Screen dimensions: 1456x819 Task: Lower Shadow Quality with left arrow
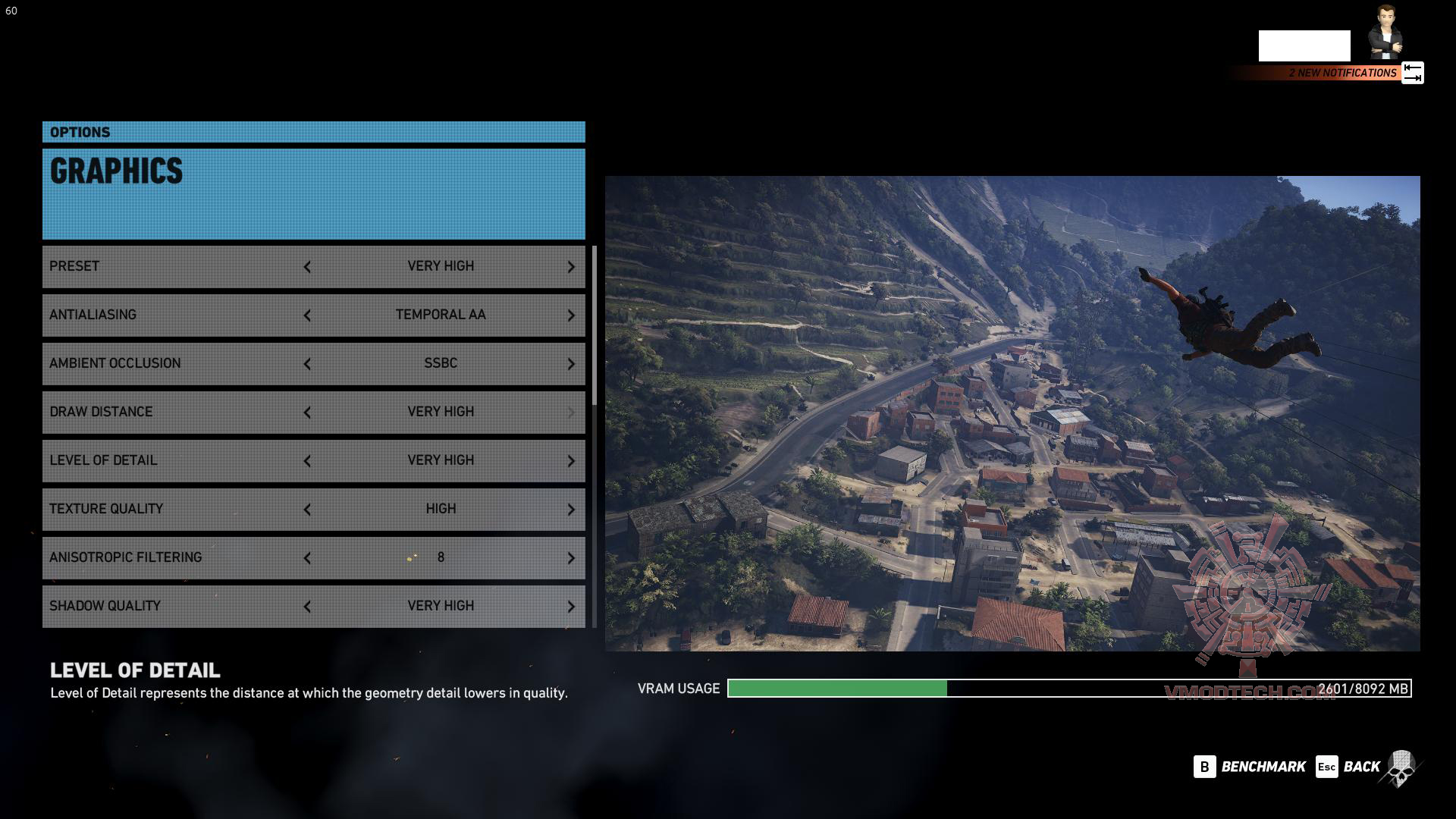pos(307,607)
